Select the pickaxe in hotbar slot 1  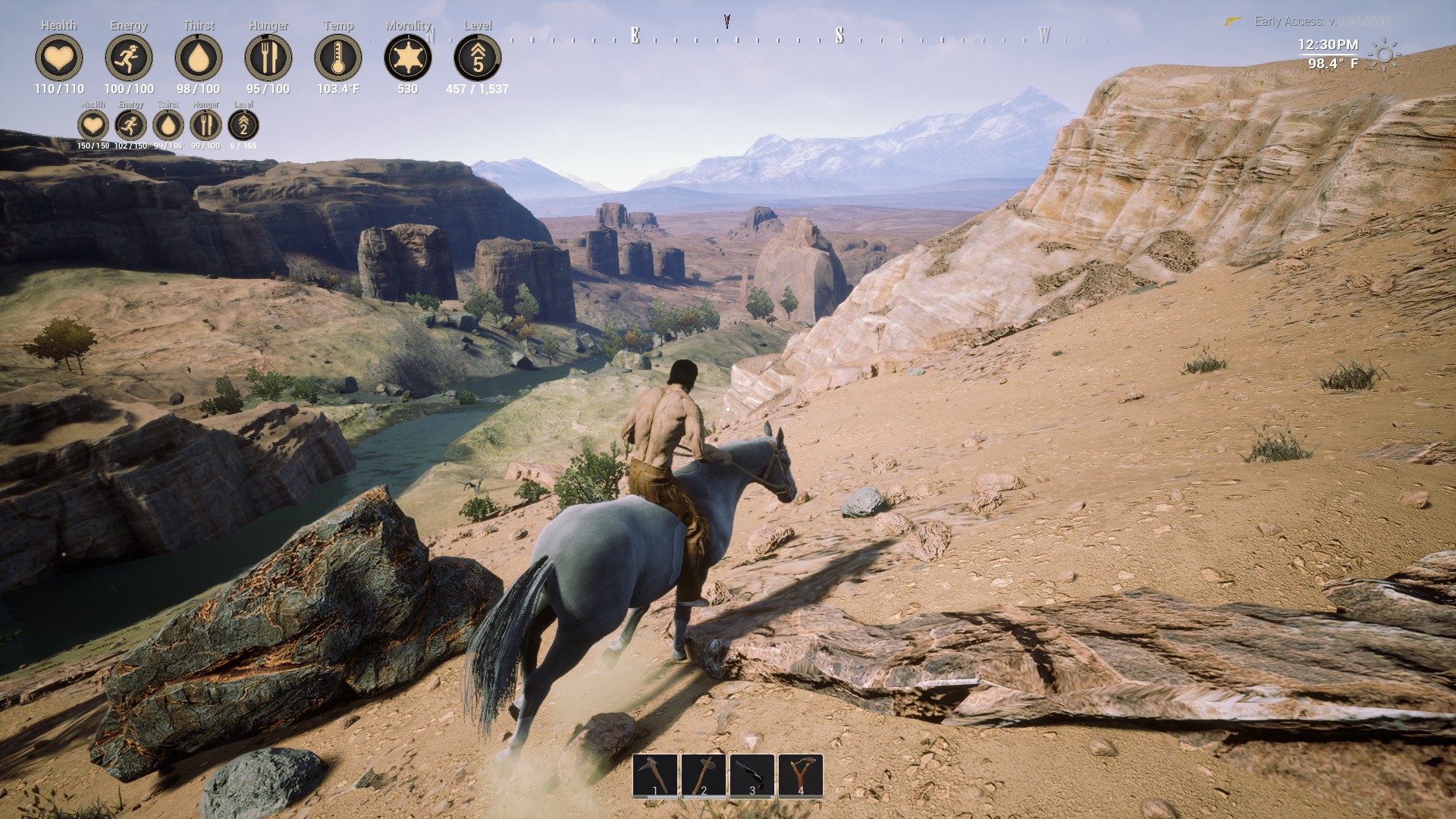(x=654, y=773)
